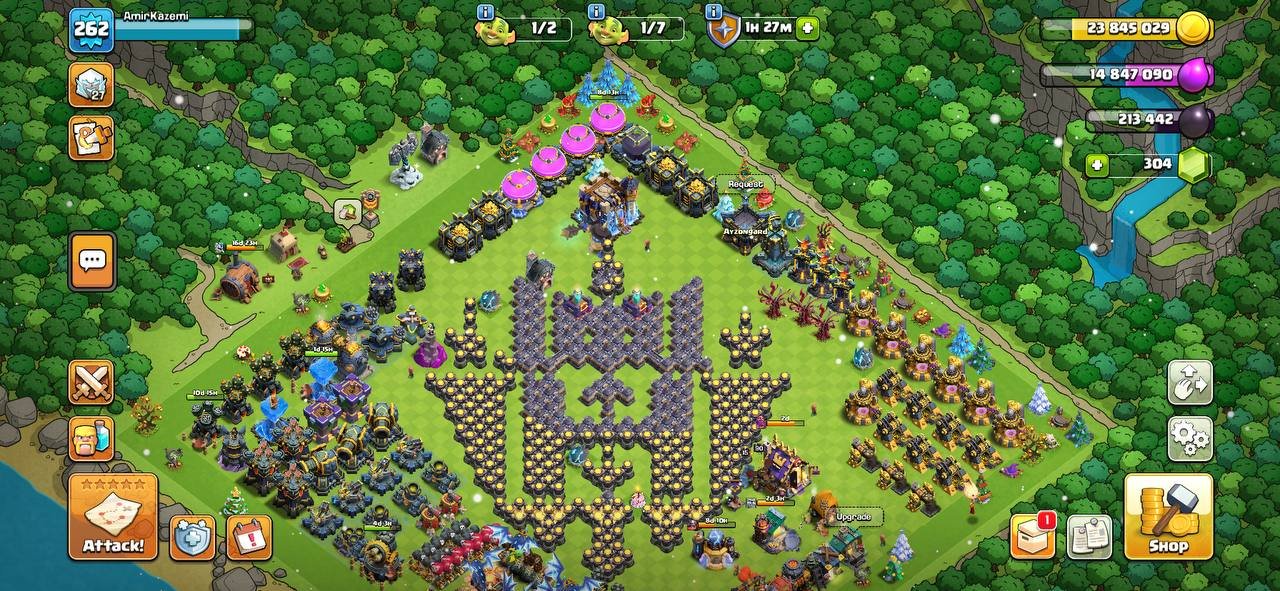Add gems with the green plus

click(1097, 164)
